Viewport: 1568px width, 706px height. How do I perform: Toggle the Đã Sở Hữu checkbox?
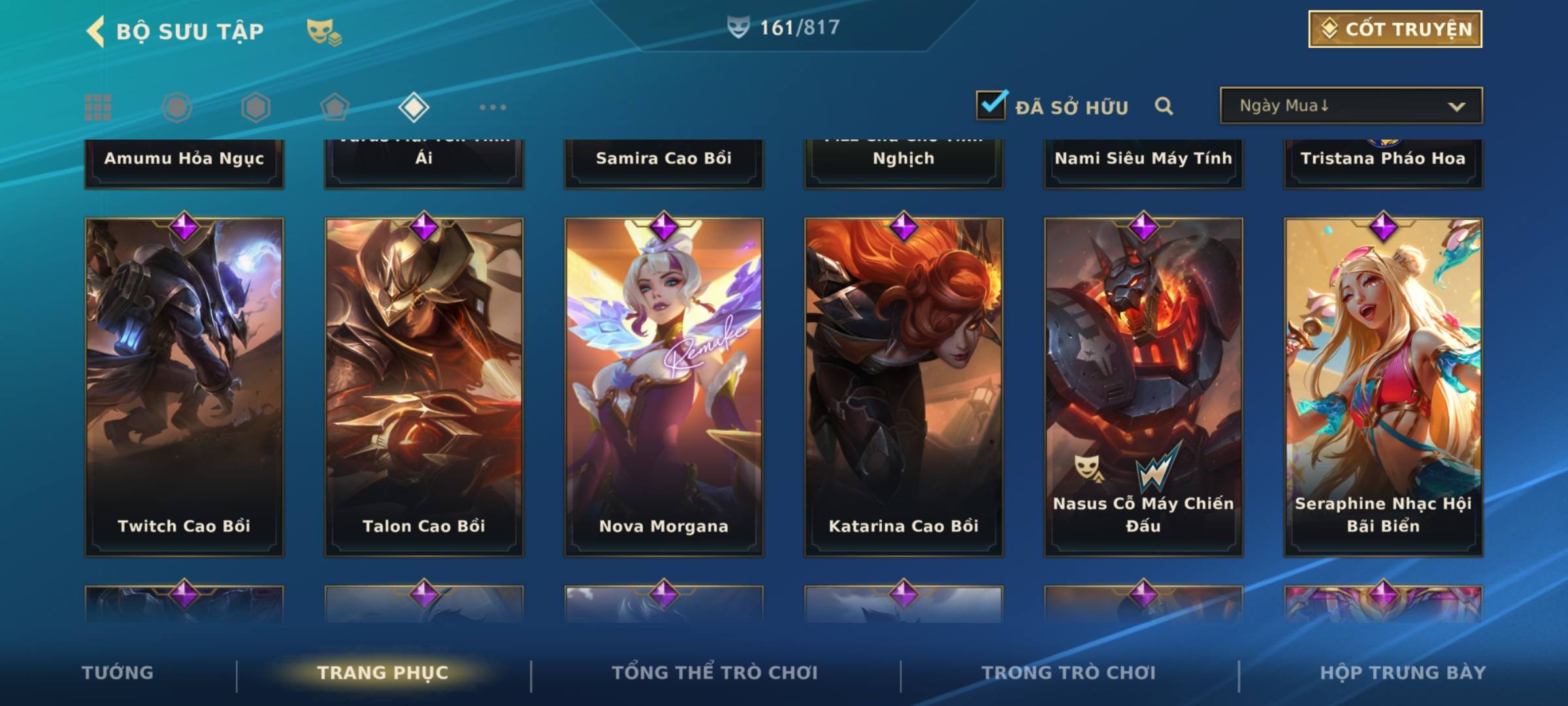pos(991,105)
